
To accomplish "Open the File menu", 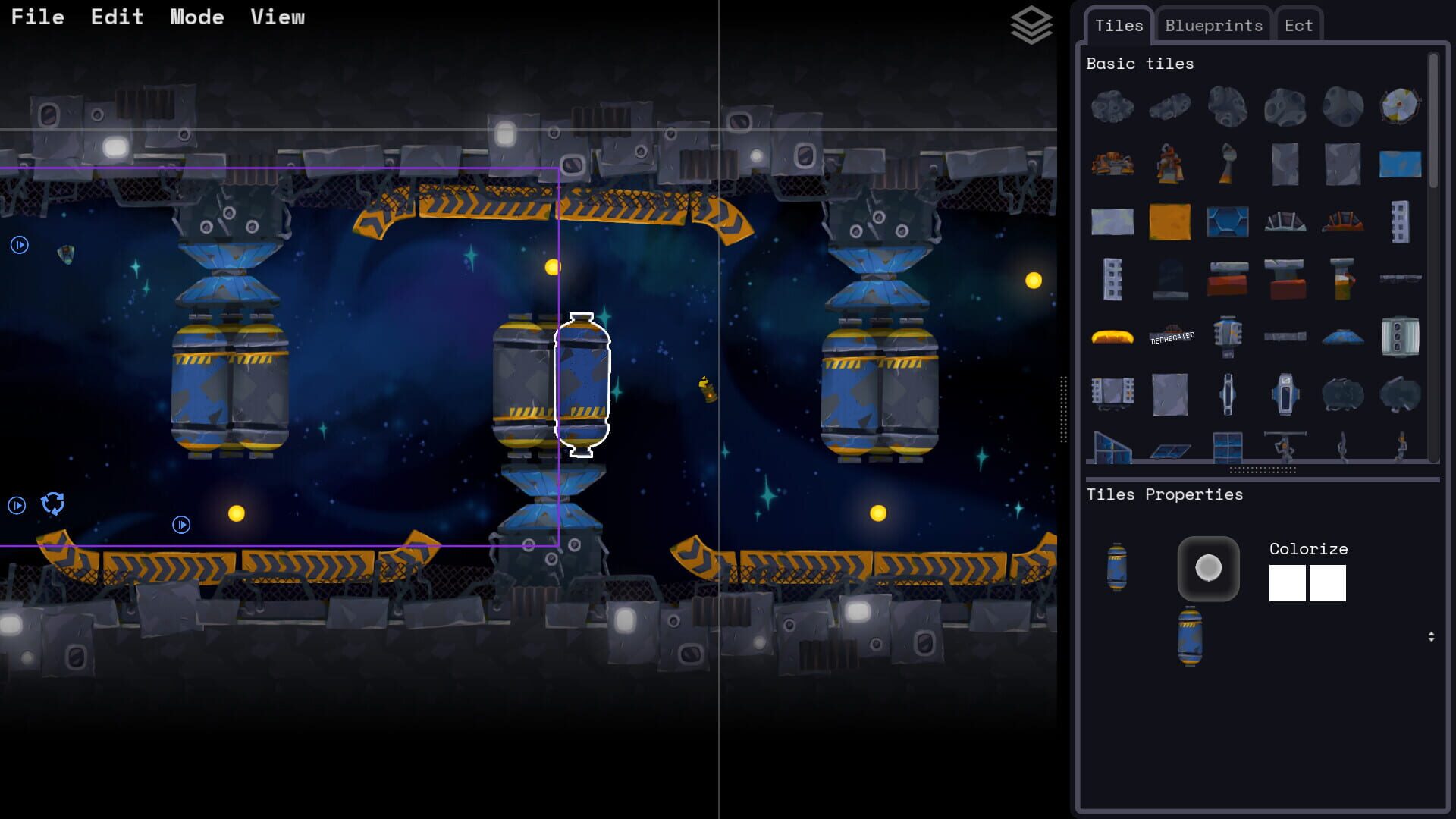I will pyautogui.click(x=38, y=17).
